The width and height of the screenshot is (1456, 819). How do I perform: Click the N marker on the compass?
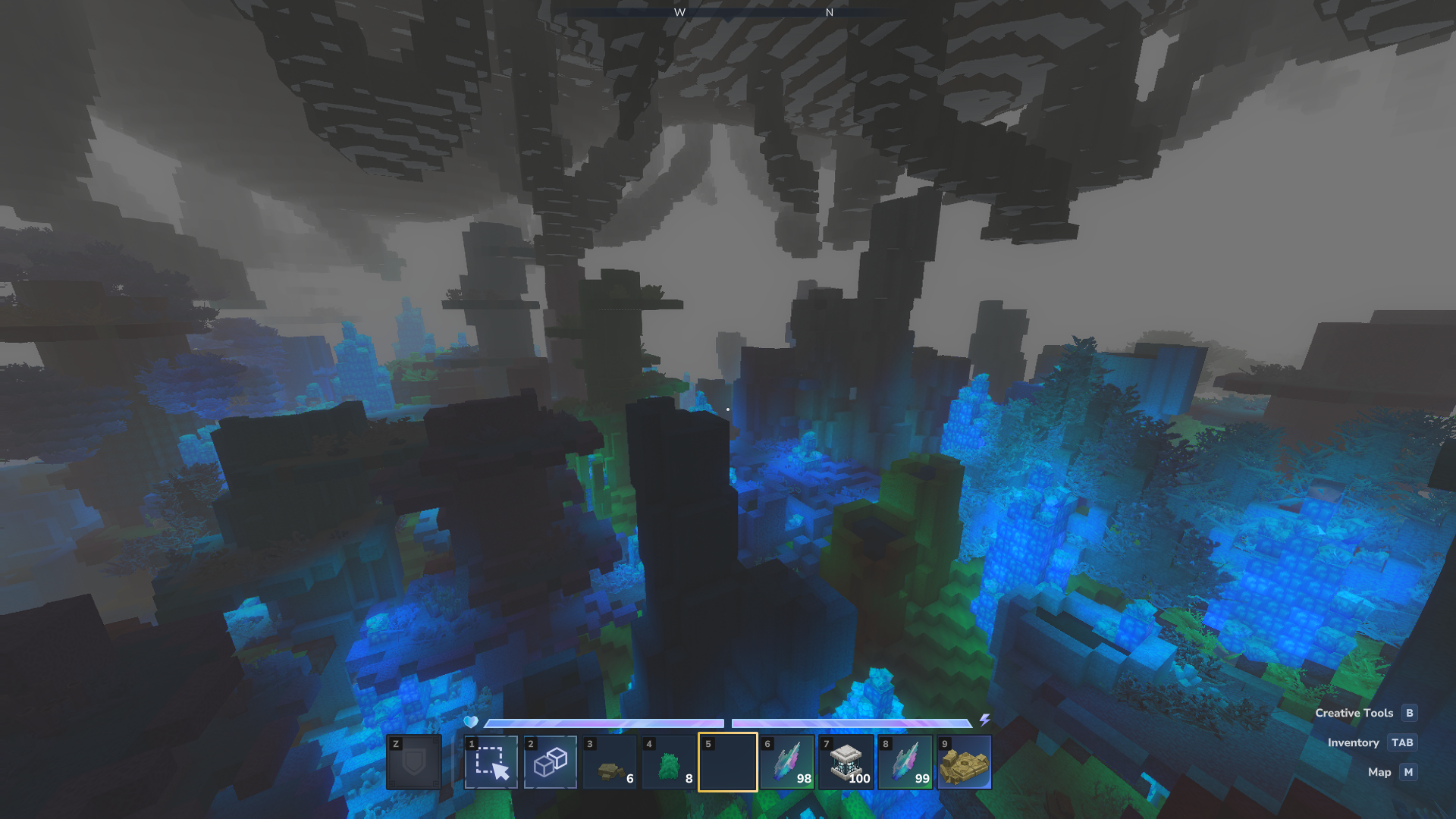pyautogui.click(x=829, y=12)
